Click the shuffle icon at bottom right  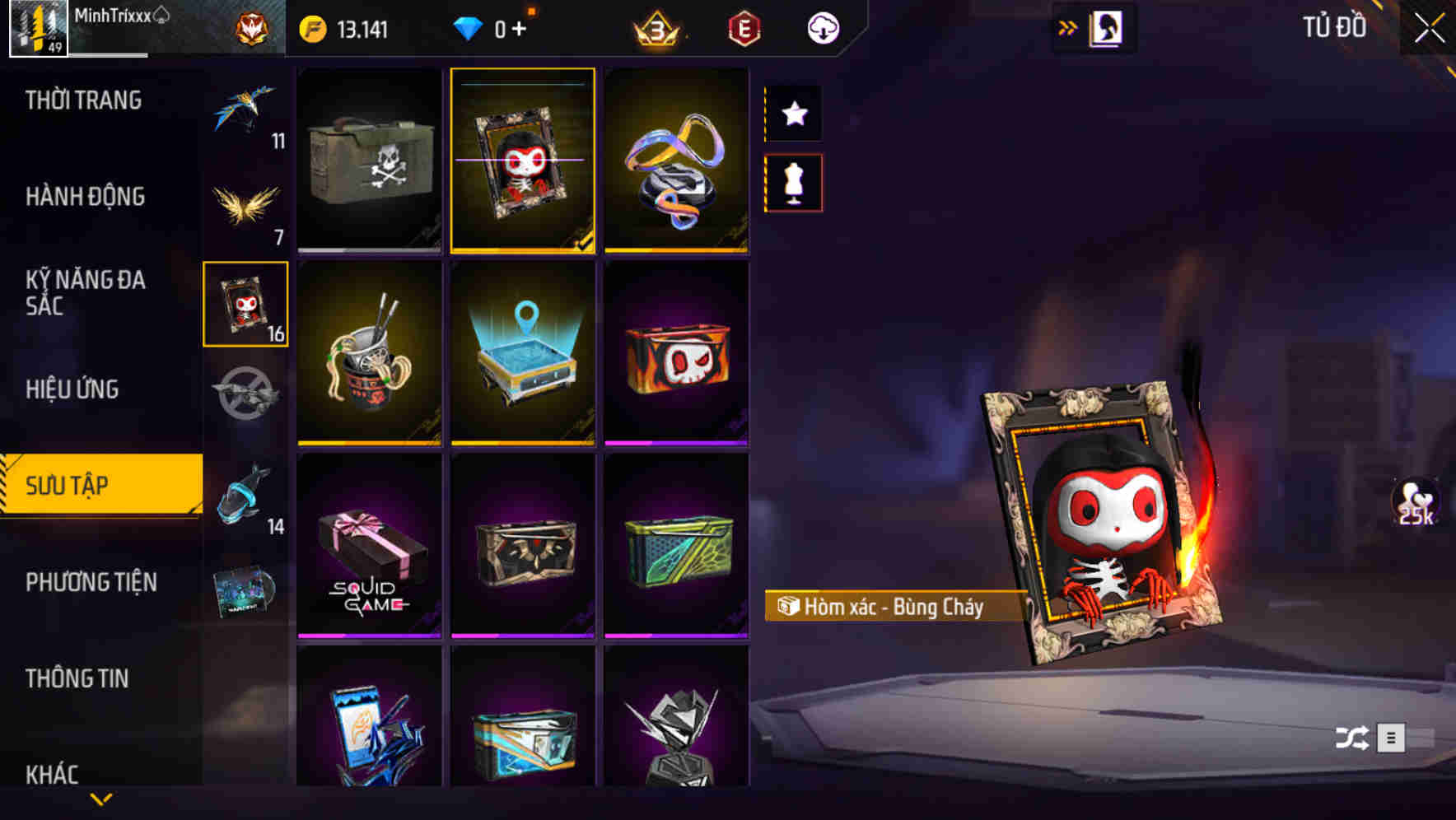pos(1351,736)
